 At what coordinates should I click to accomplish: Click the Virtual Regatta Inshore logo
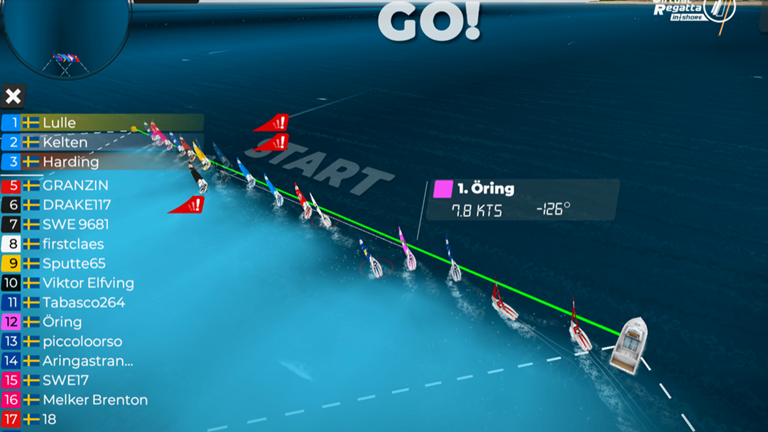pyautogui.click(x=694, y=12)
